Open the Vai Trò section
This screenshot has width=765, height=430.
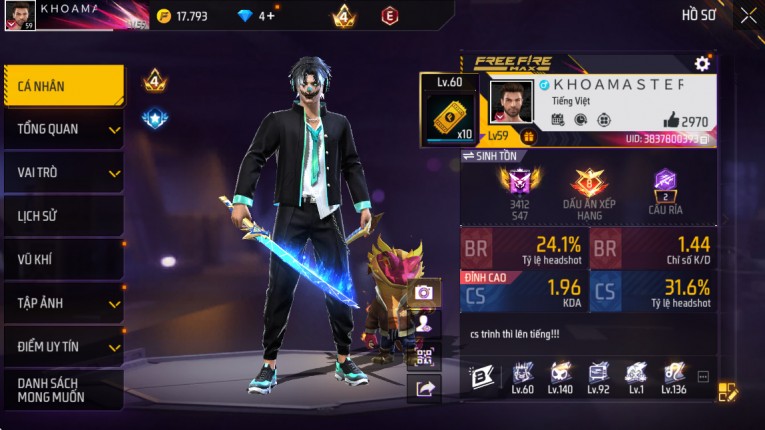pyautogui.click(x=63, y=172)
